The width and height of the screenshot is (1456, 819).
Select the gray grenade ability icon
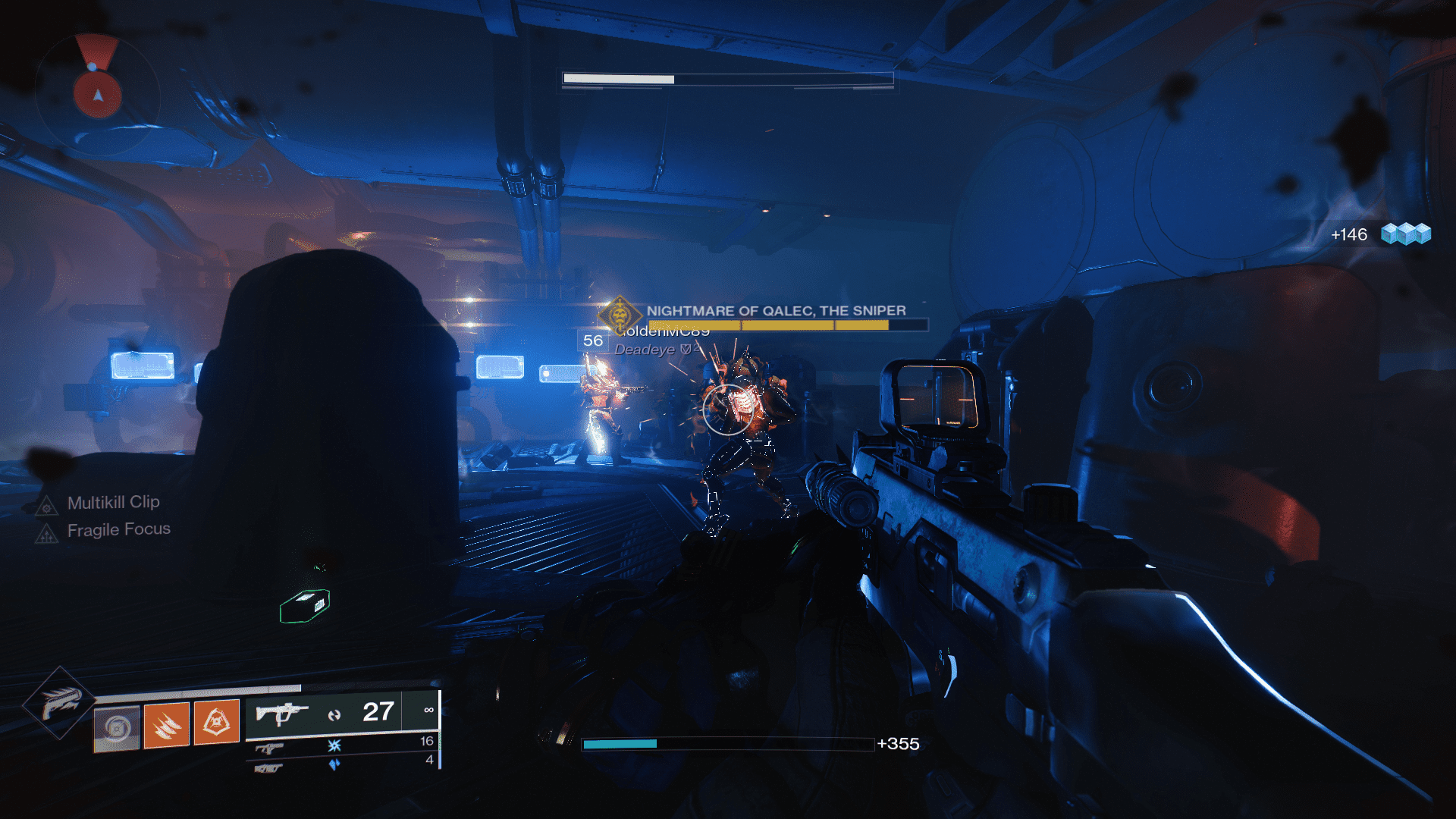click(x=117, y=728)
